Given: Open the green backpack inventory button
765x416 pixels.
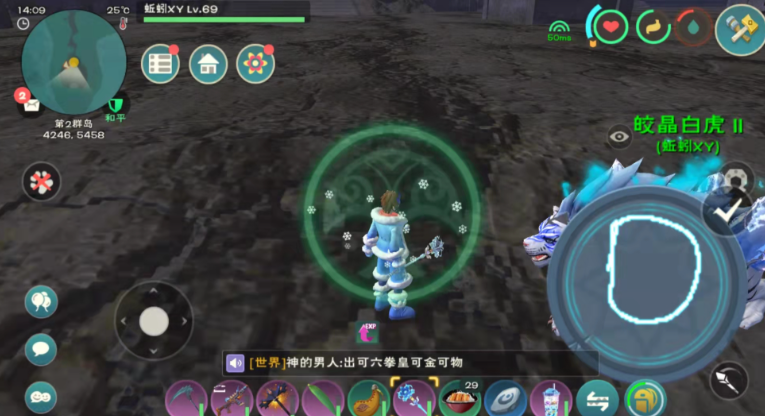Looking at the screenshot, I should (644, 400).
